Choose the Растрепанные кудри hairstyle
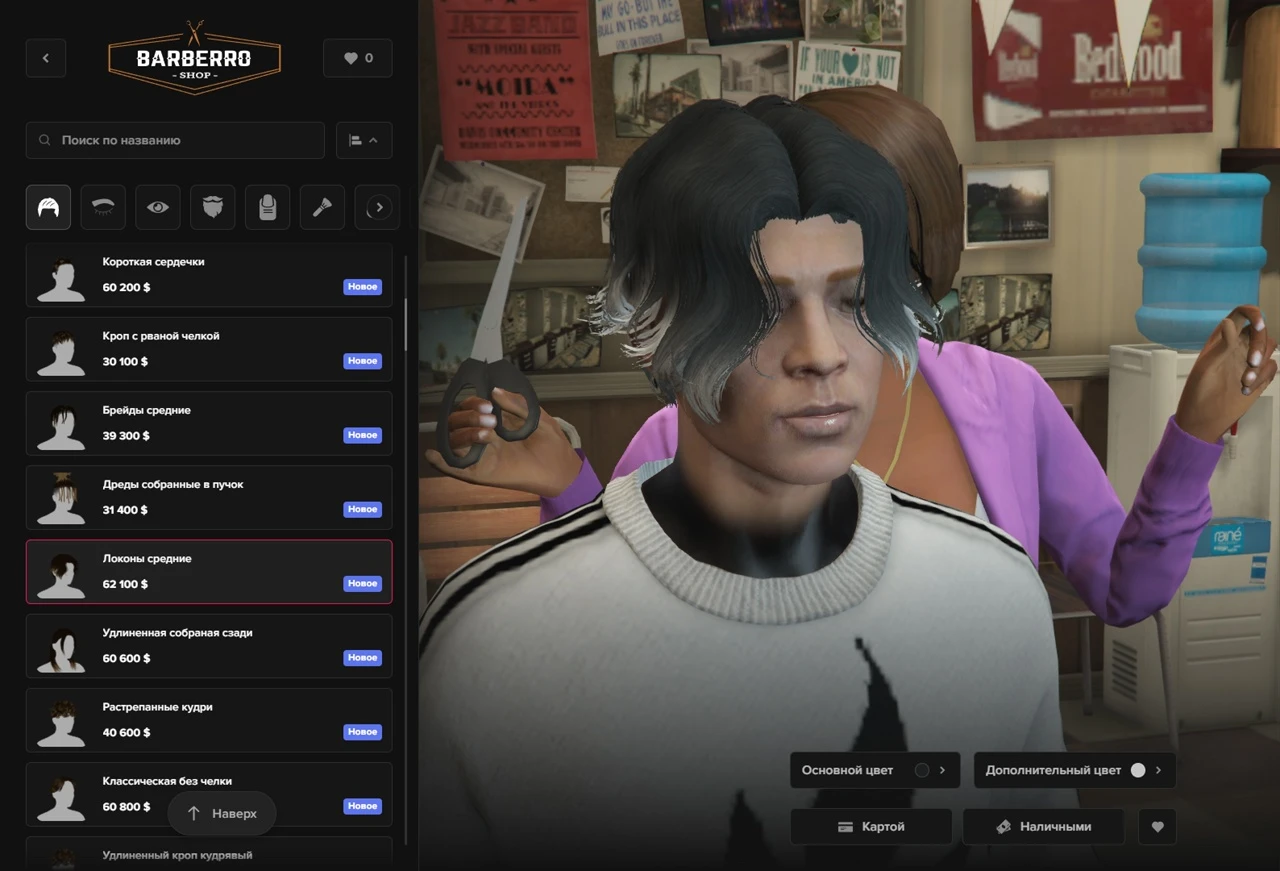Screen dimensions: 1280x871 [209, 720]
